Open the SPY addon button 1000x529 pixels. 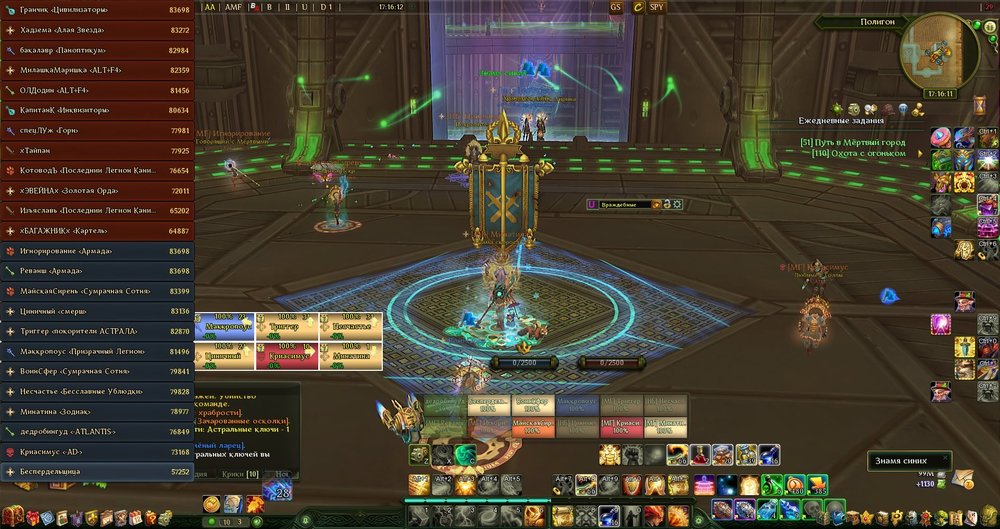656,6
